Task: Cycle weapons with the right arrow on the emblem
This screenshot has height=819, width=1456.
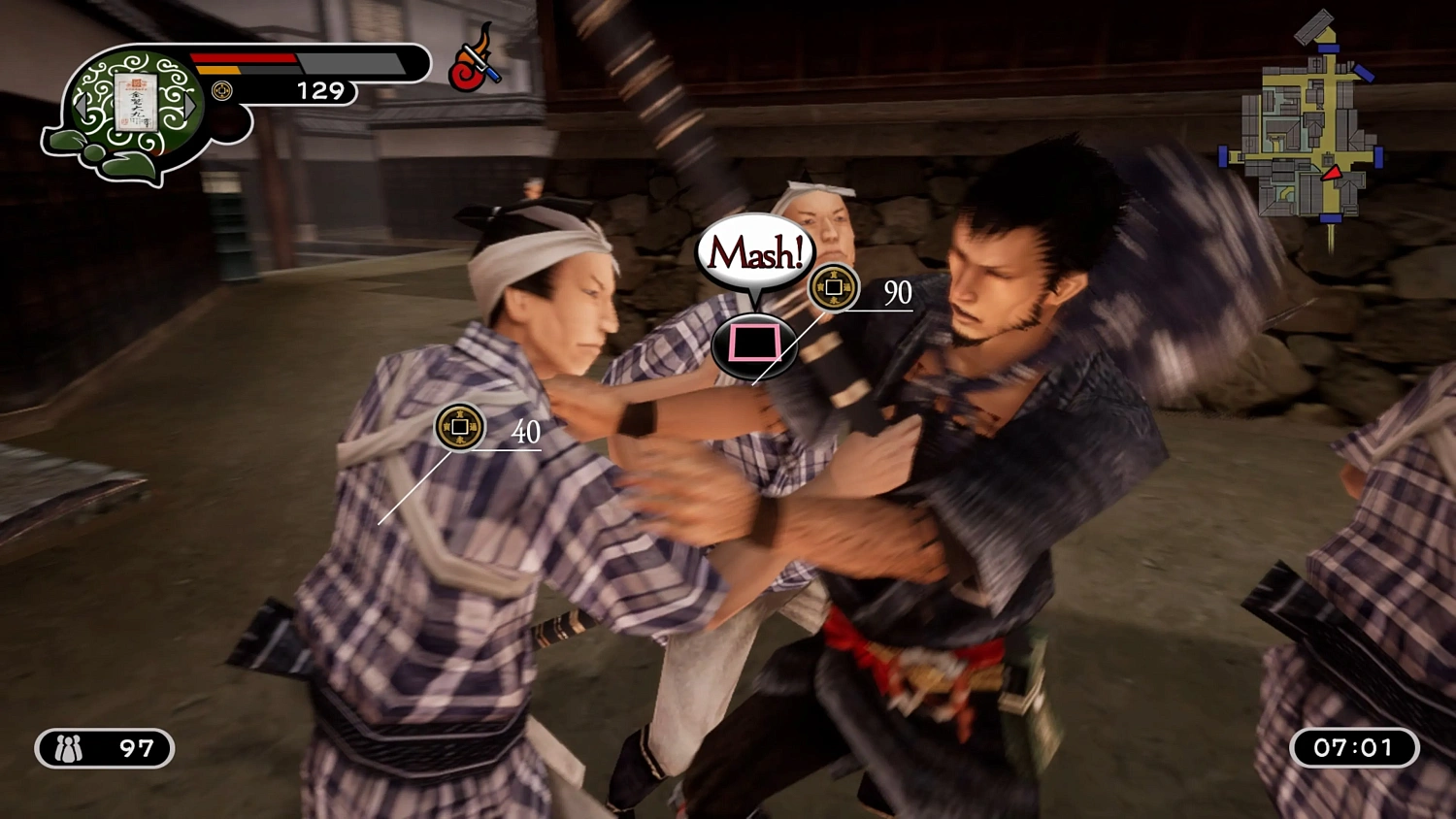Action: [188, 108]
